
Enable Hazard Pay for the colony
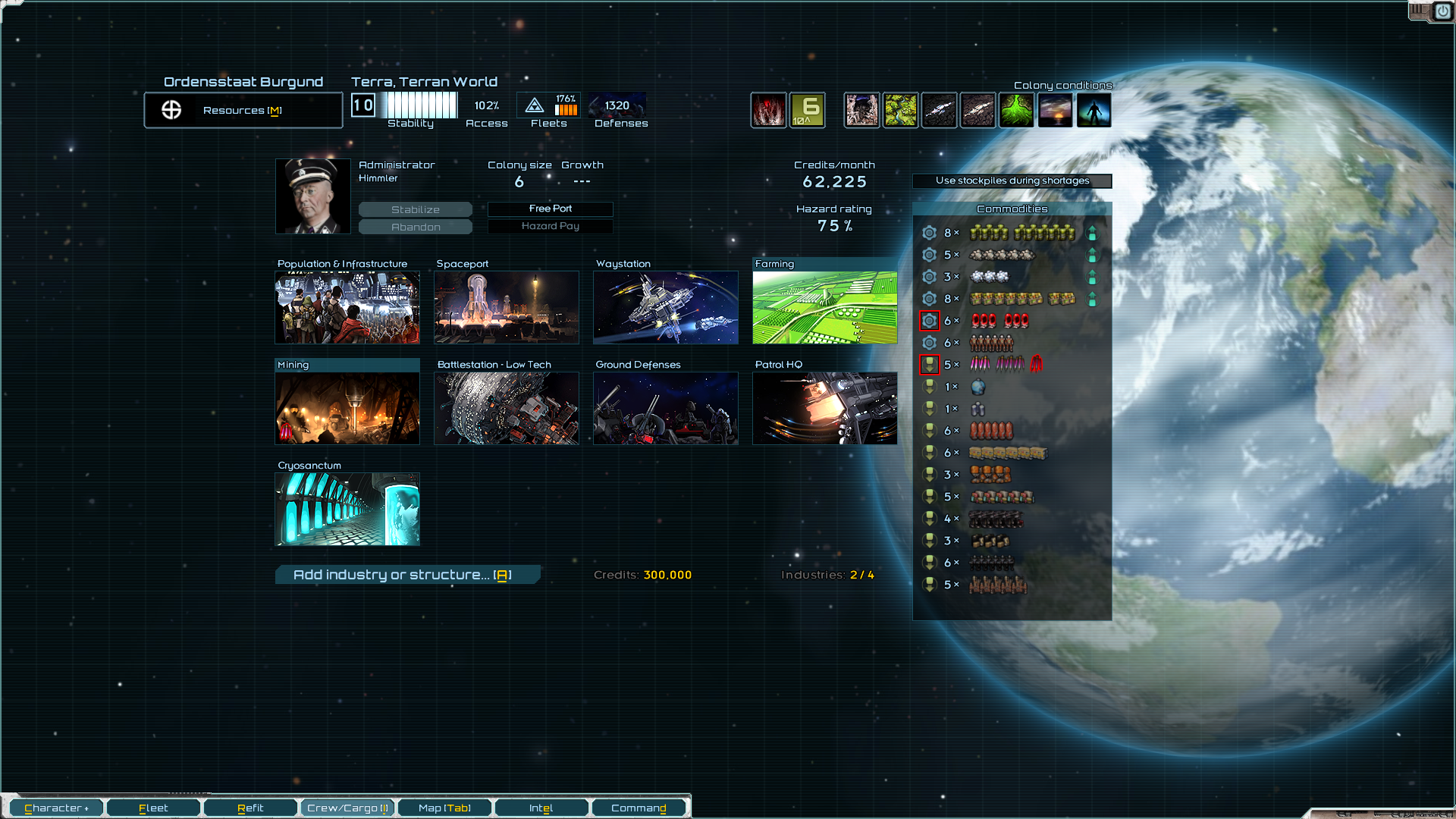point(551,226)
